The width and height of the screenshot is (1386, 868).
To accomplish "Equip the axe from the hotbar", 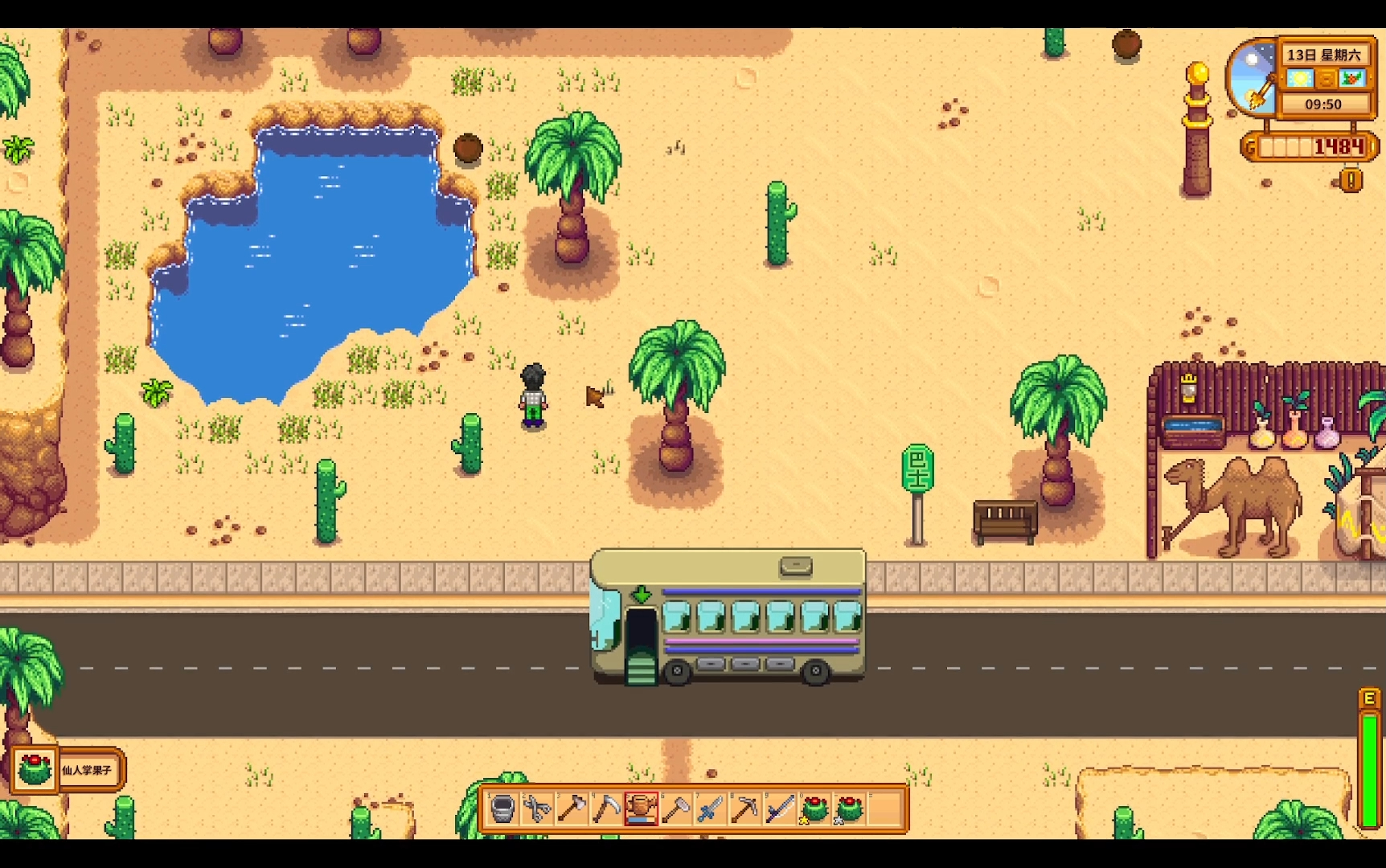I will [572, 809].
